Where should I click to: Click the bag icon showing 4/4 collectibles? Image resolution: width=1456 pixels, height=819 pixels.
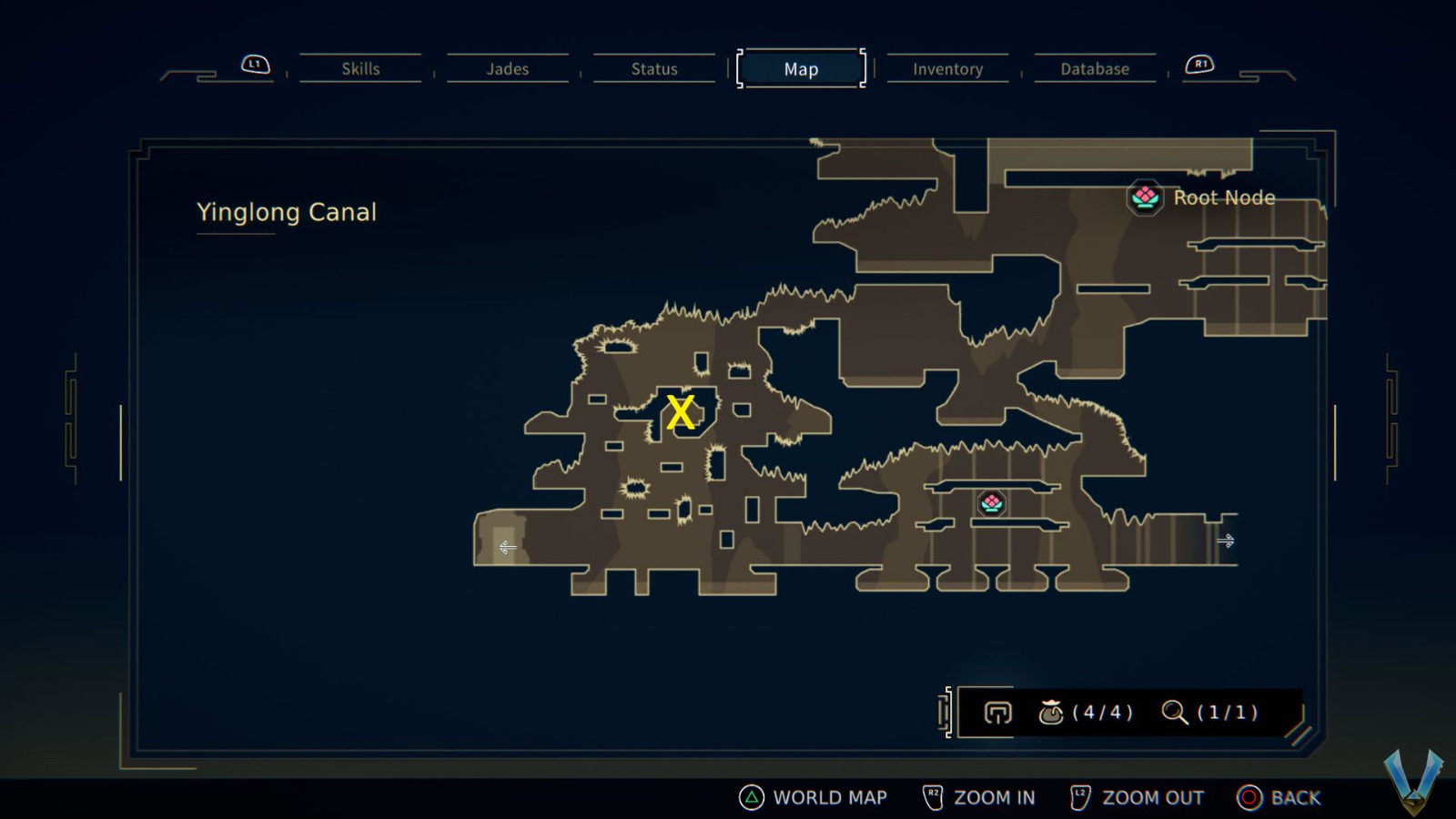coord(1054,713)
